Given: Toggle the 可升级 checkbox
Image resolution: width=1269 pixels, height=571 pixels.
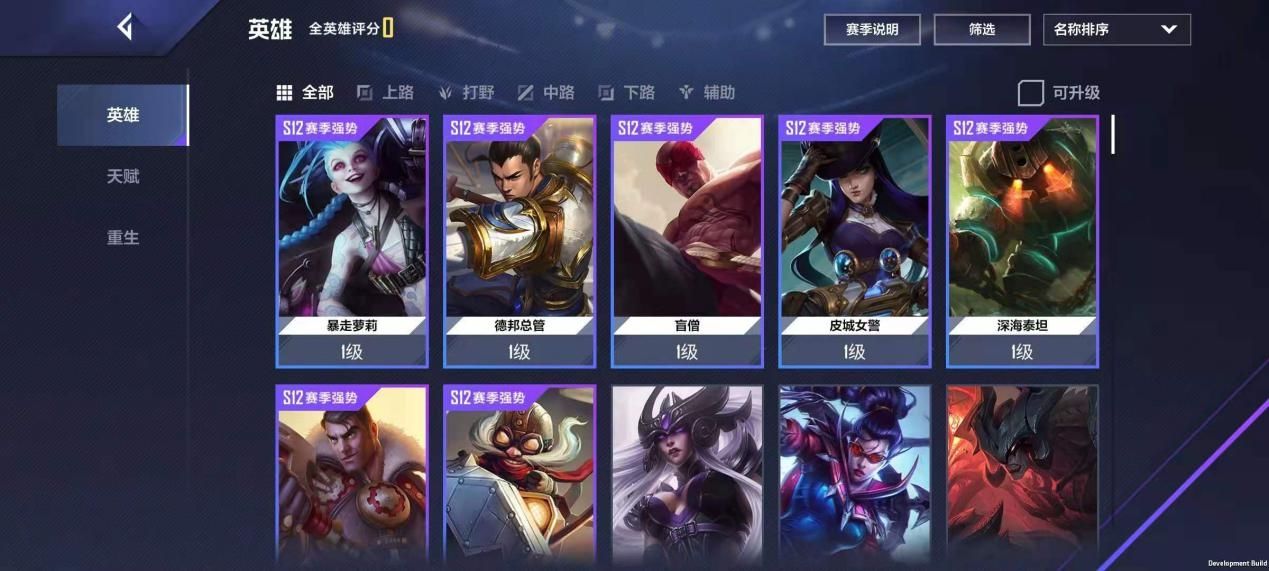Looking at the screenshot, I should (x=1031, y=93).
